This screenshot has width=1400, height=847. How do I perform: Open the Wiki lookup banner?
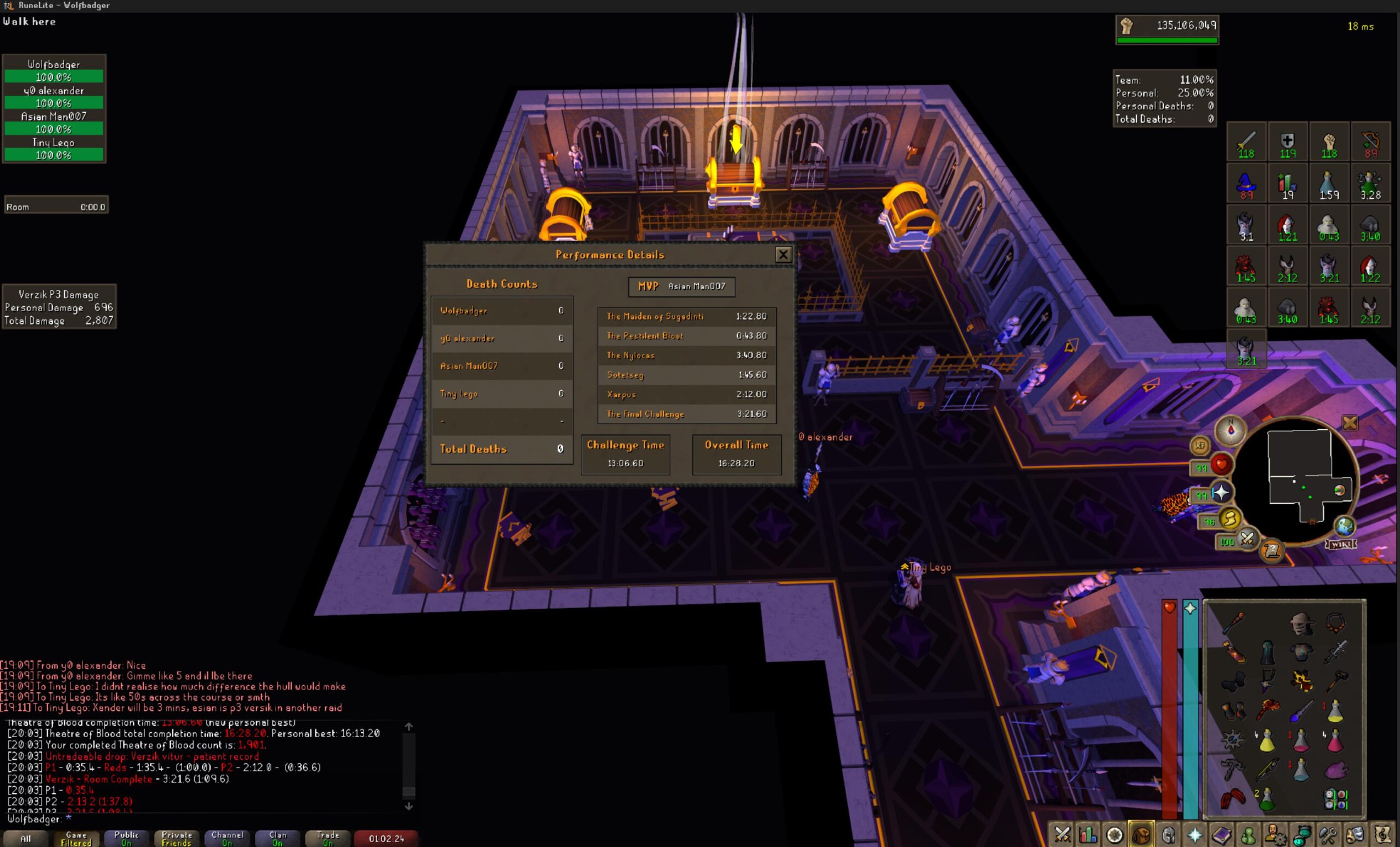pos(1341,544)
